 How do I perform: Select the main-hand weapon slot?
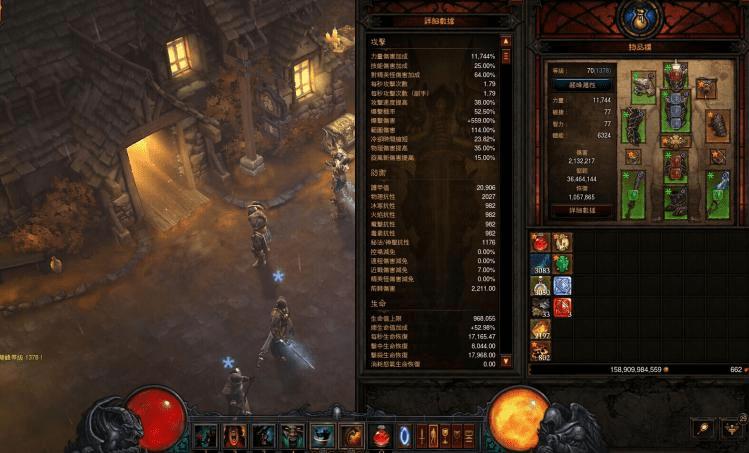(634, 195)
